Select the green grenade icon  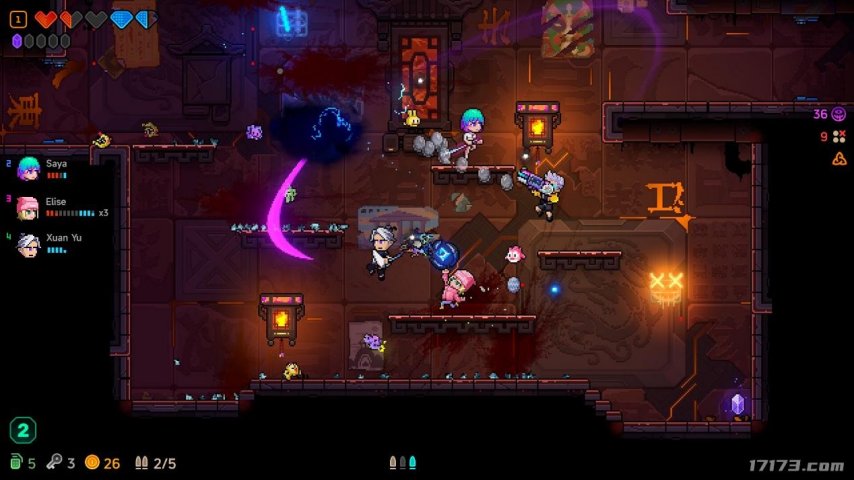[15, 463]
